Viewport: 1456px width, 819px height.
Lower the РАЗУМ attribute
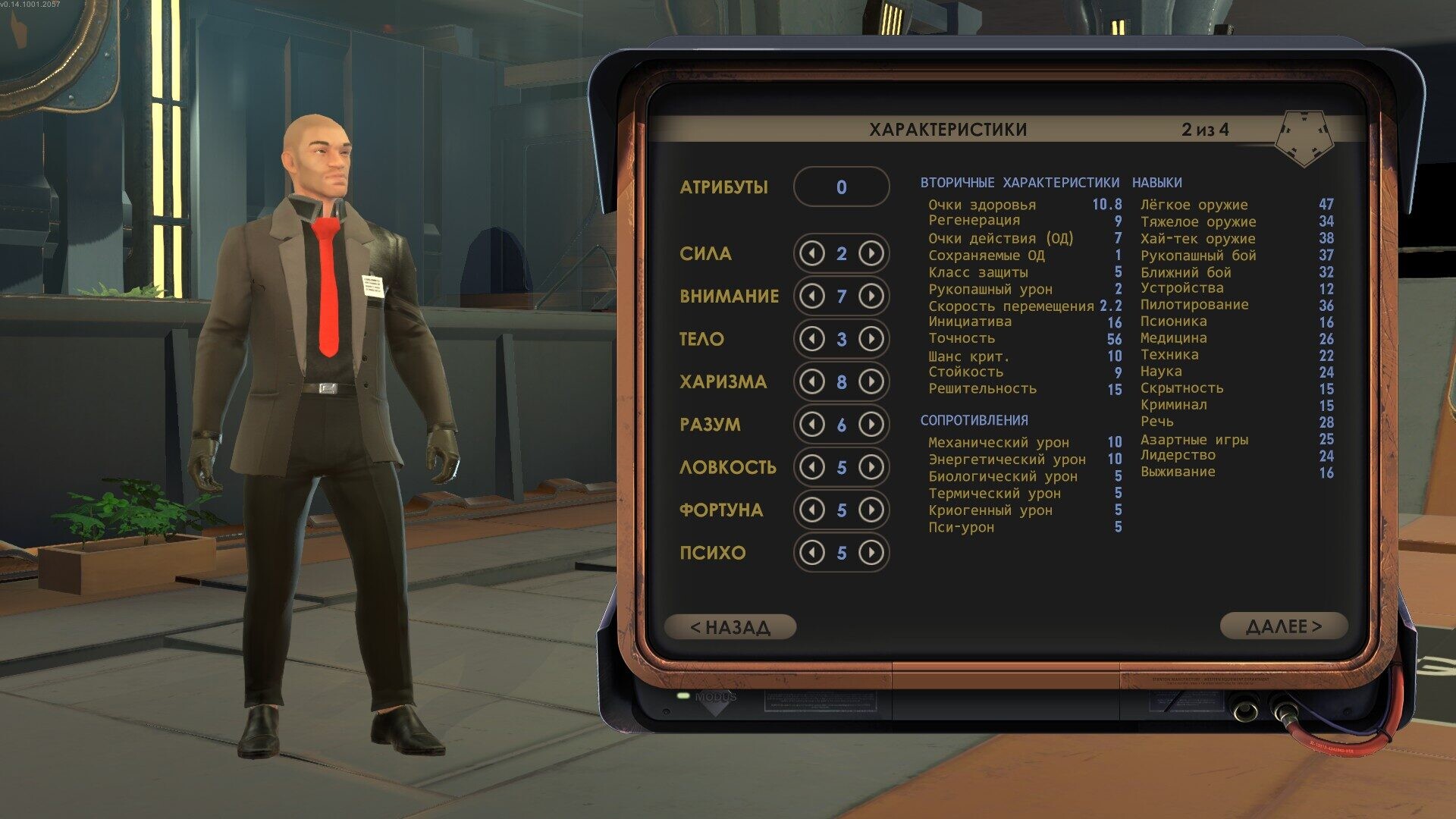click(x=812, y=424)
